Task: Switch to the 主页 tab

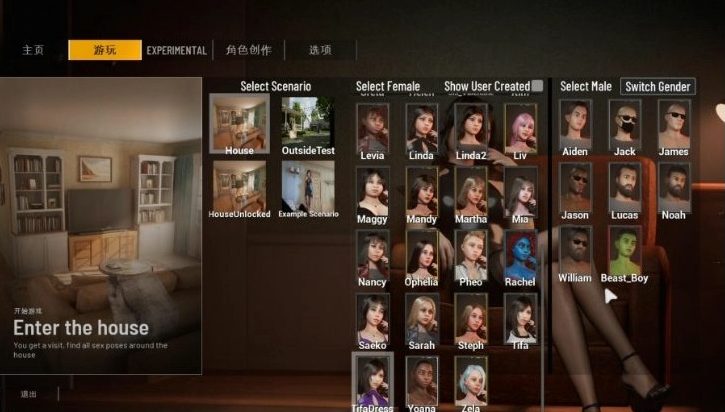Action: point(33,50)
